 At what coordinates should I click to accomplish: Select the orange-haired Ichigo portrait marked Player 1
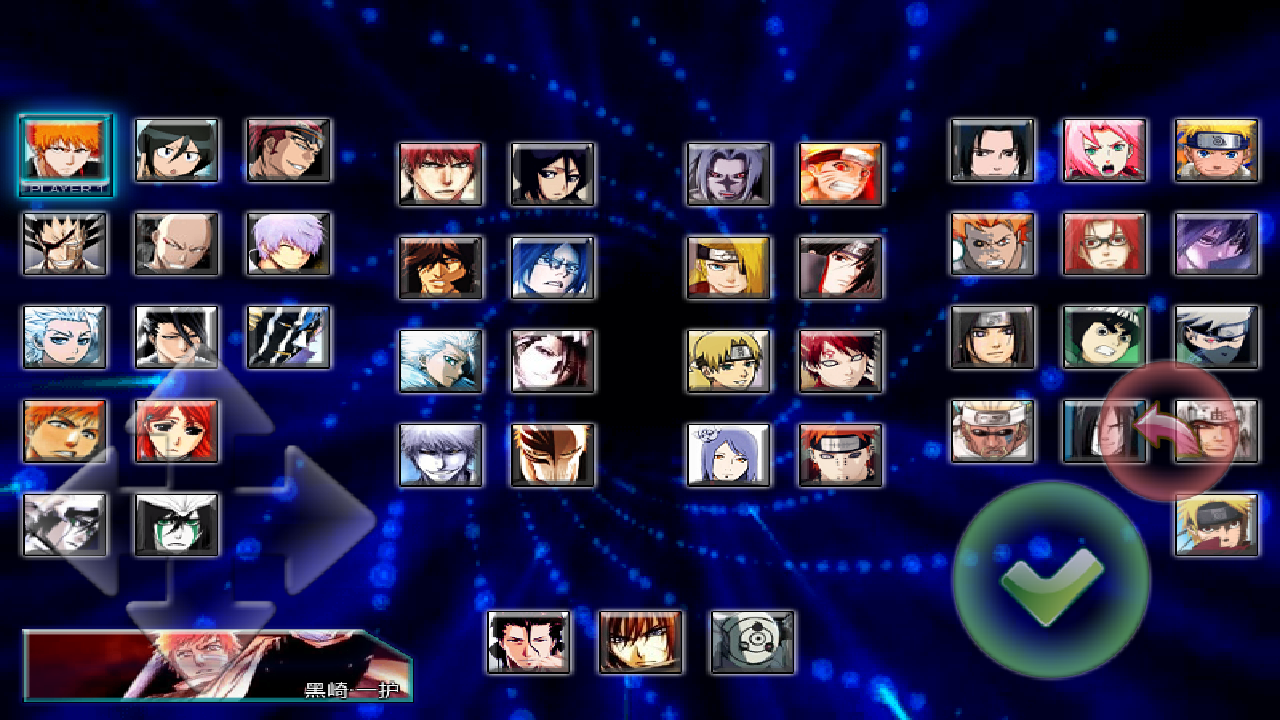[x=65, y=151]
